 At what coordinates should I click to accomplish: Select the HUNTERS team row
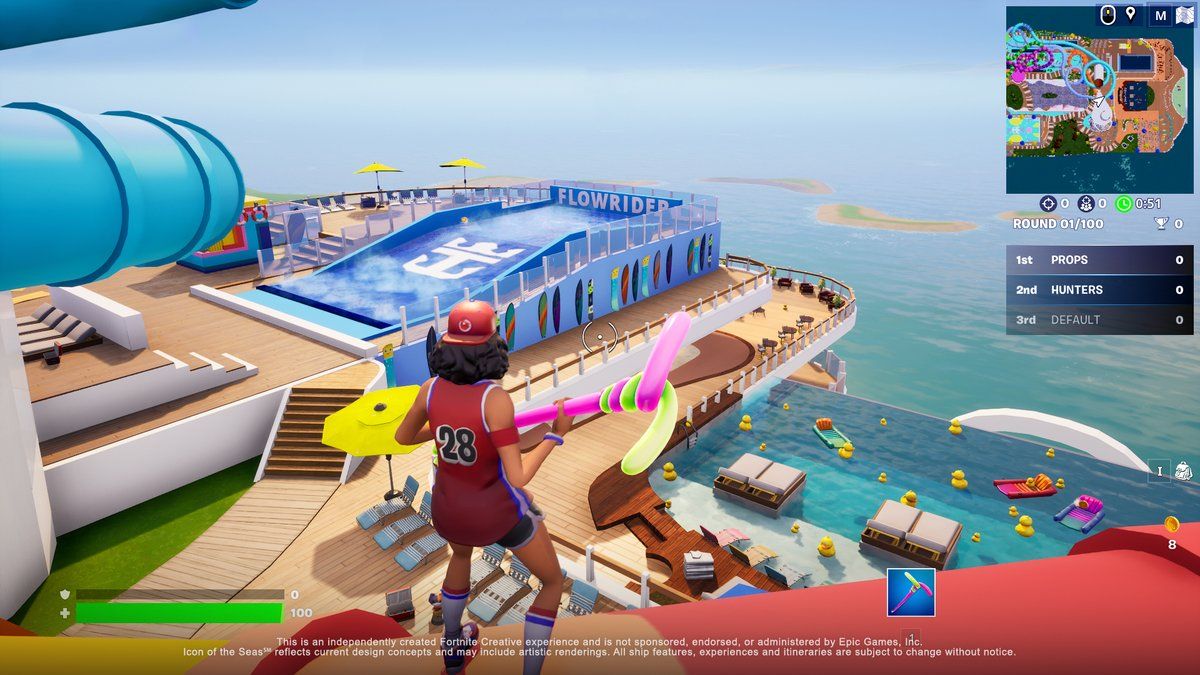tap(1099, 290)
